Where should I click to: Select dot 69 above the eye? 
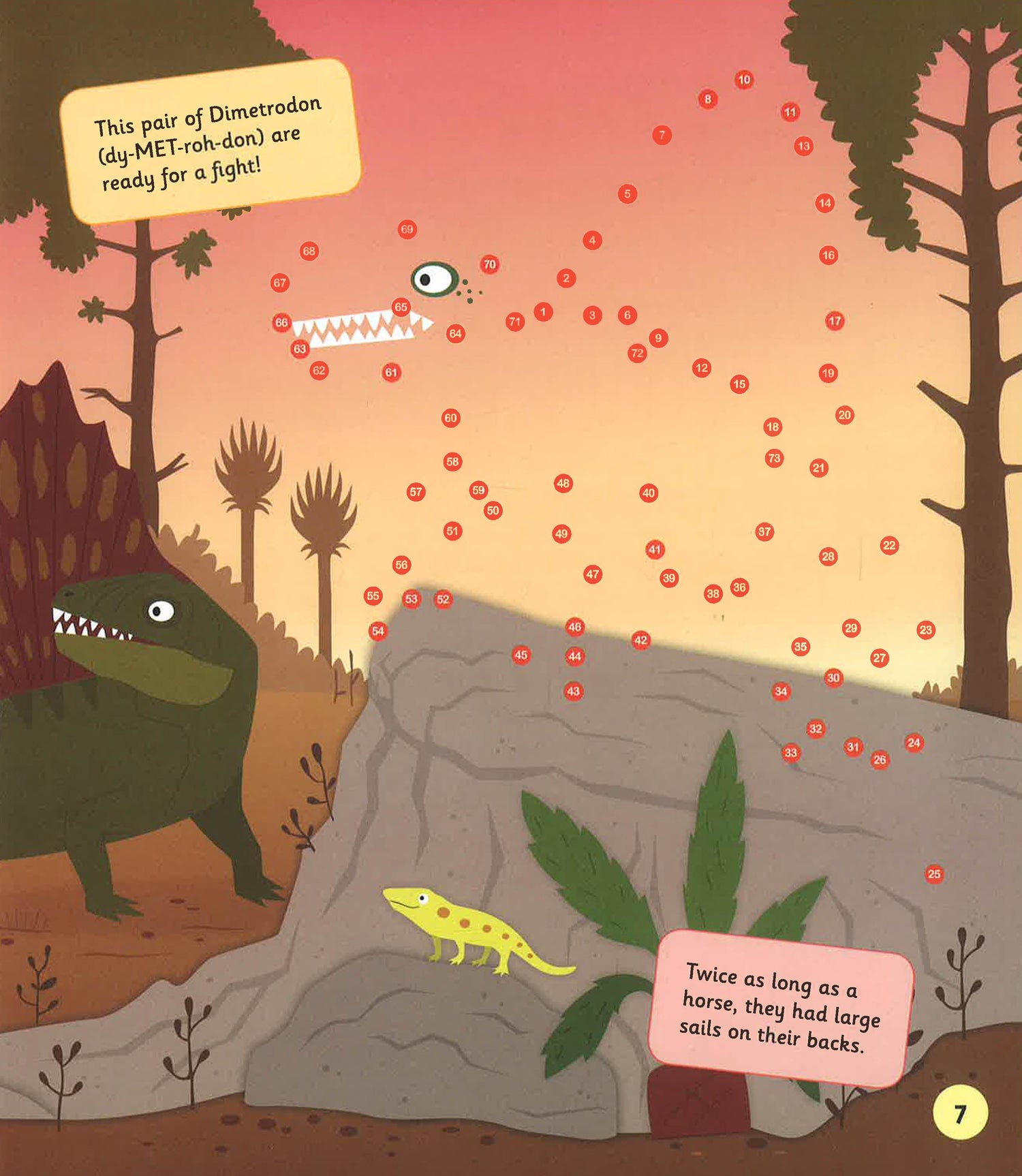coord(407,230)
